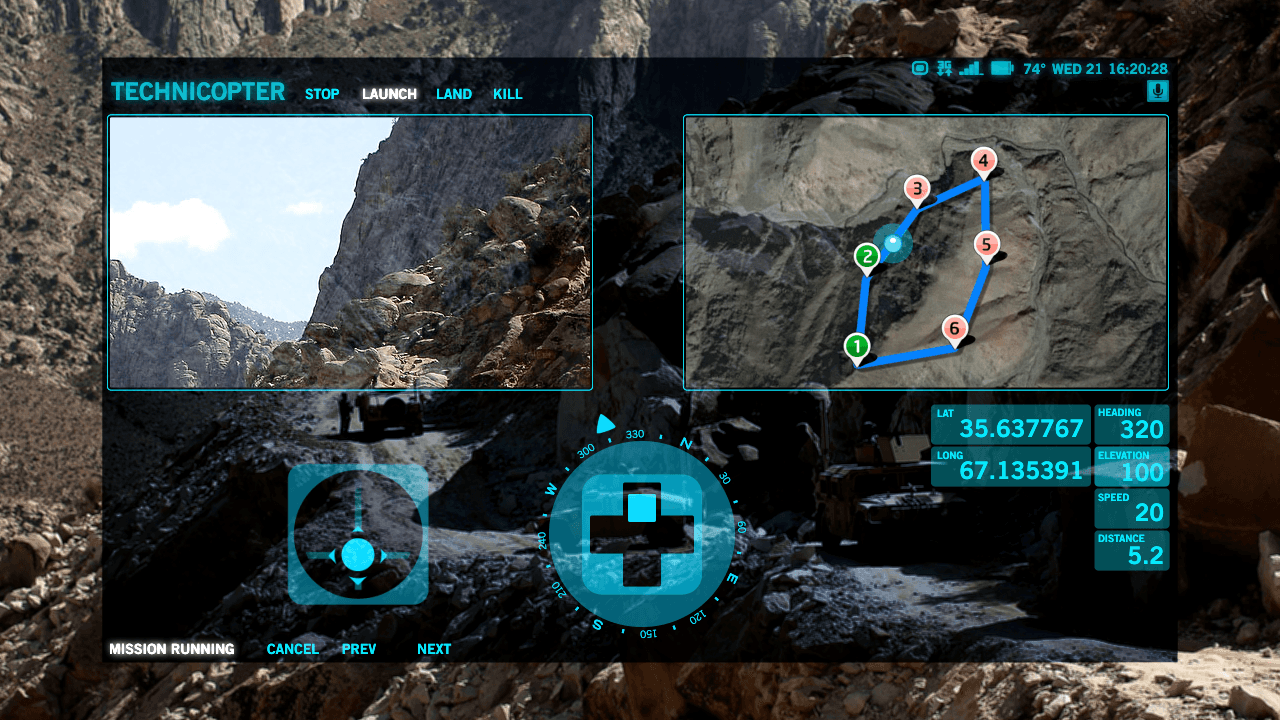
Task: Select waypoint 1 at the route start
Action: tap(857, 343)
